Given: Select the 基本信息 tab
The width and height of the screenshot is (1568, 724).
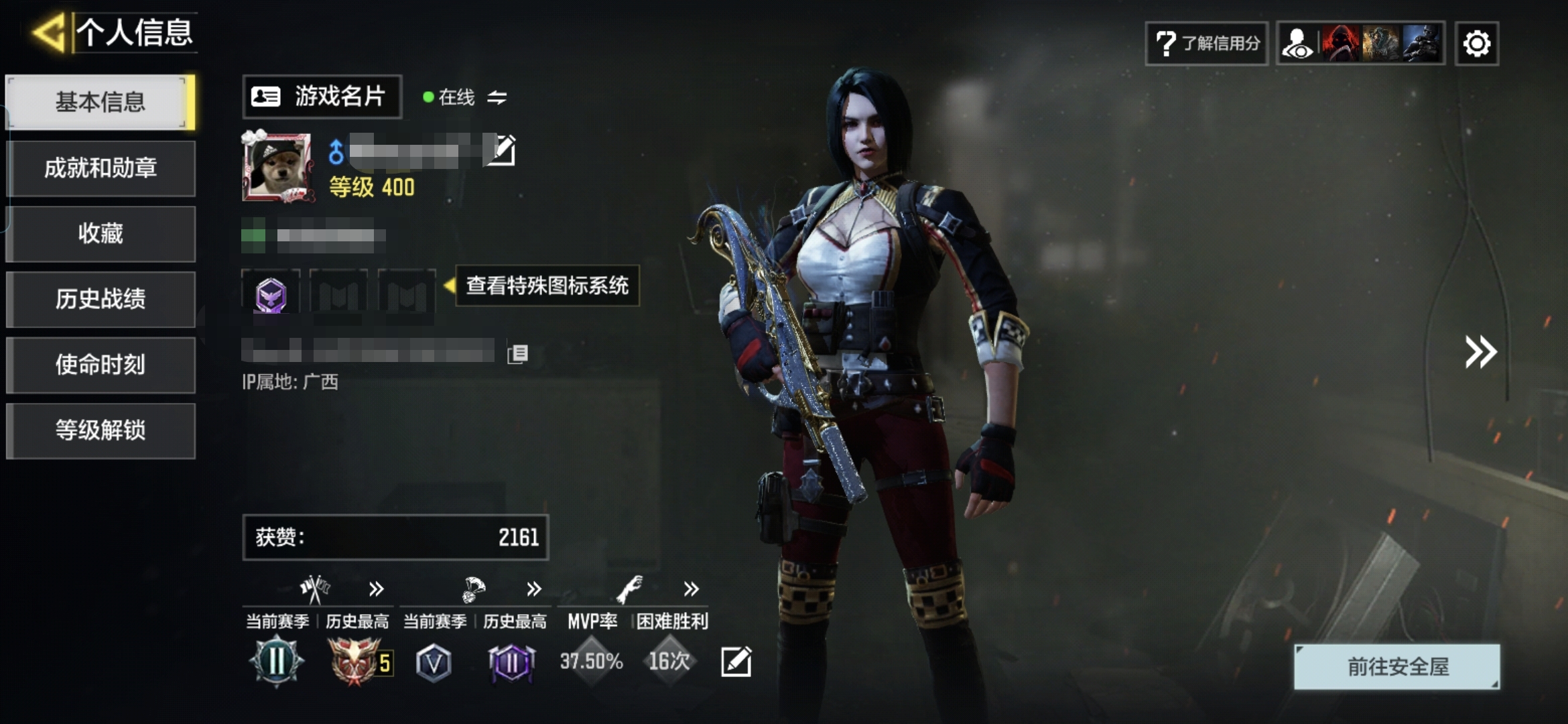Looking at the screenshot, I should click(101, 102).
